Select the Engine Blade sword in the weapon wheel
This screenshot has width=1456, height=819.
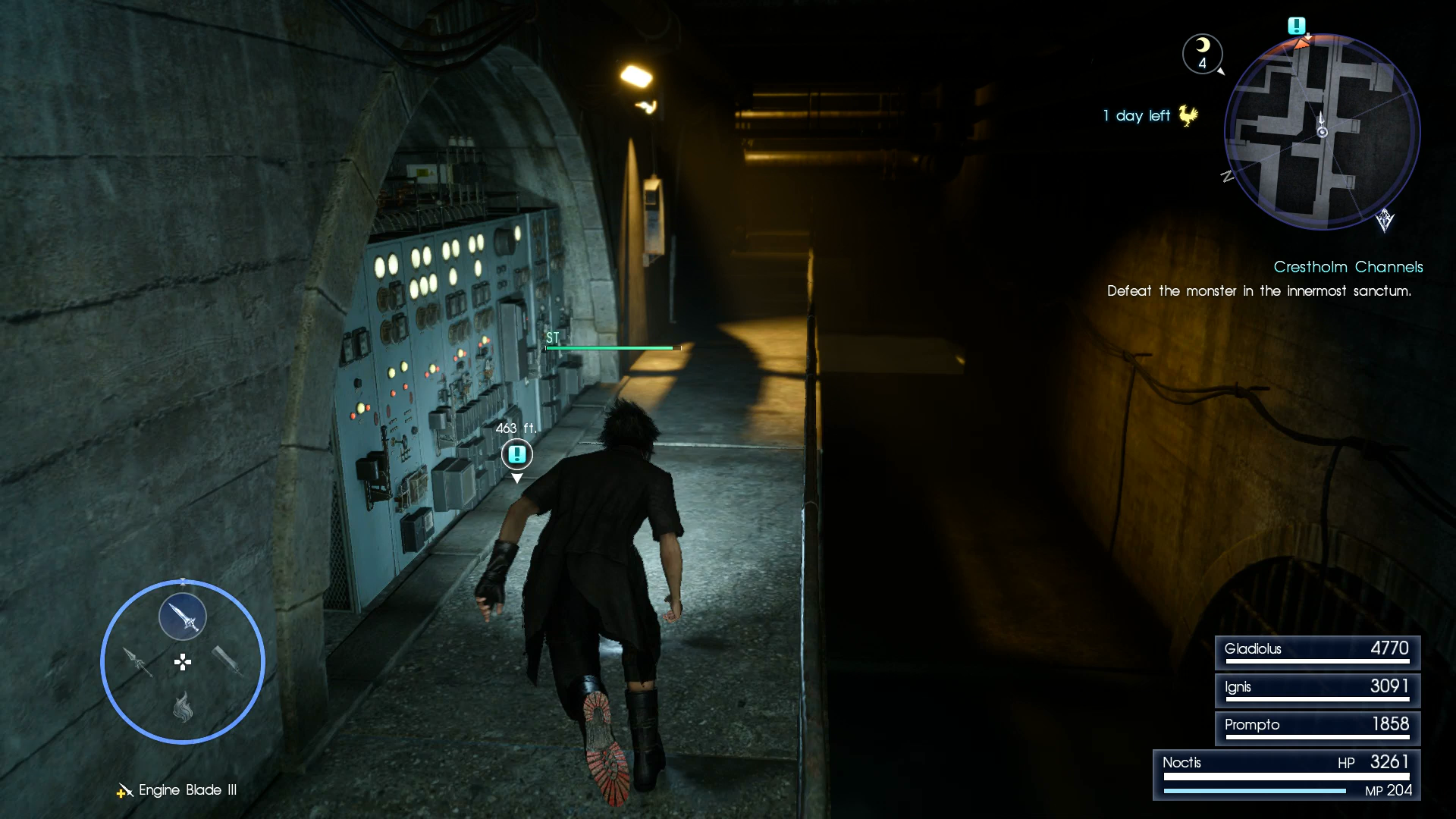coord(183,616)
